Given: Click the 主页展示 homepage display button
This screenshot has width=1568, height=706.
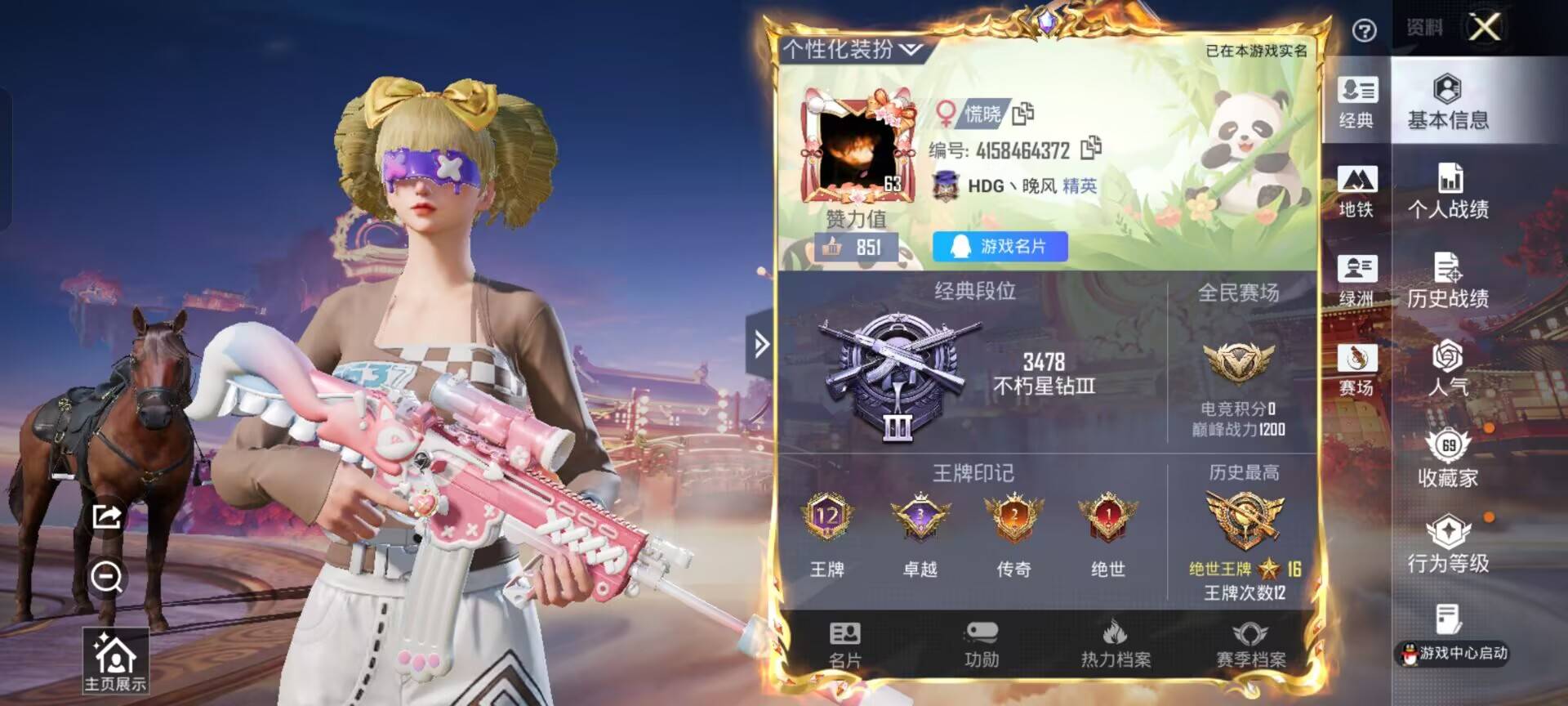Looking at the screenshot, I should click(x=115, y=662).
